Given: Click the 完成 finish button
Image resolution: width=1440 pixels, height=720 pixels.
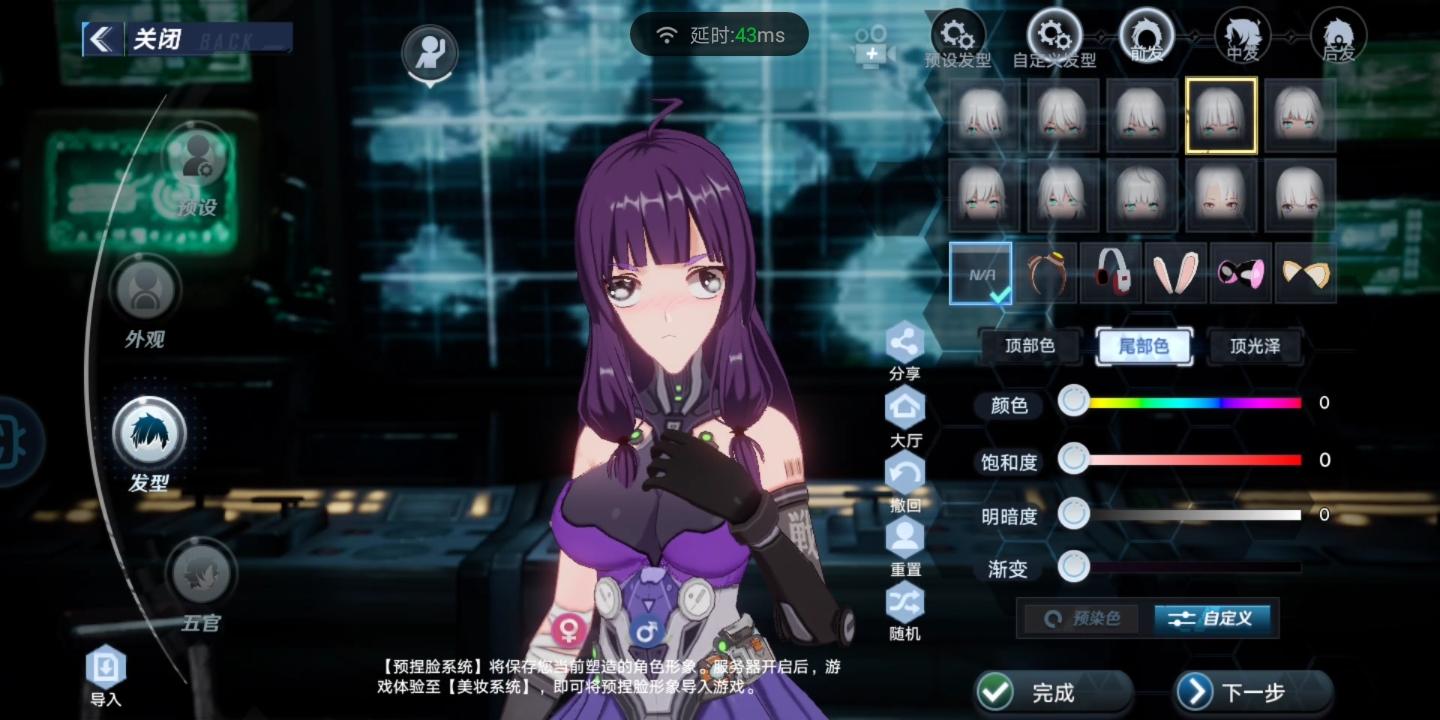Looking at the screenshot, I should coord(1054,691).
